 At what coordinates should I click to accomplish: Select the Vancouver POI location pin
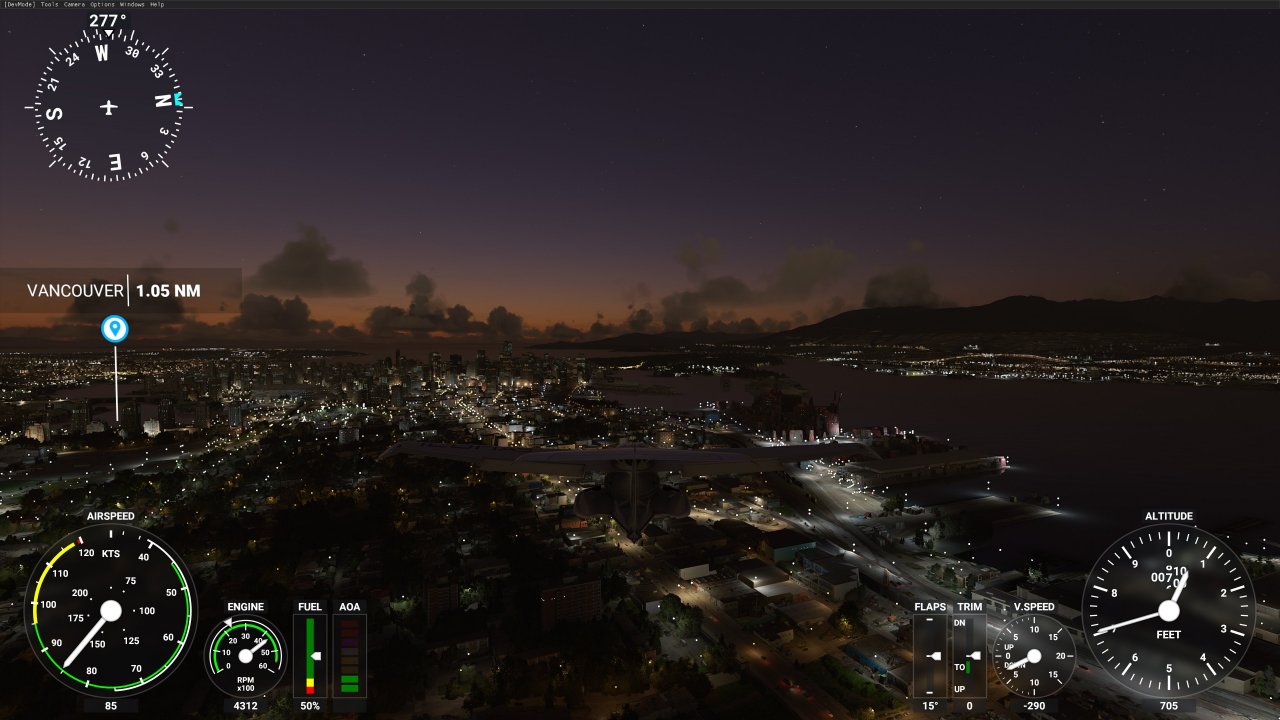point(115,328)
